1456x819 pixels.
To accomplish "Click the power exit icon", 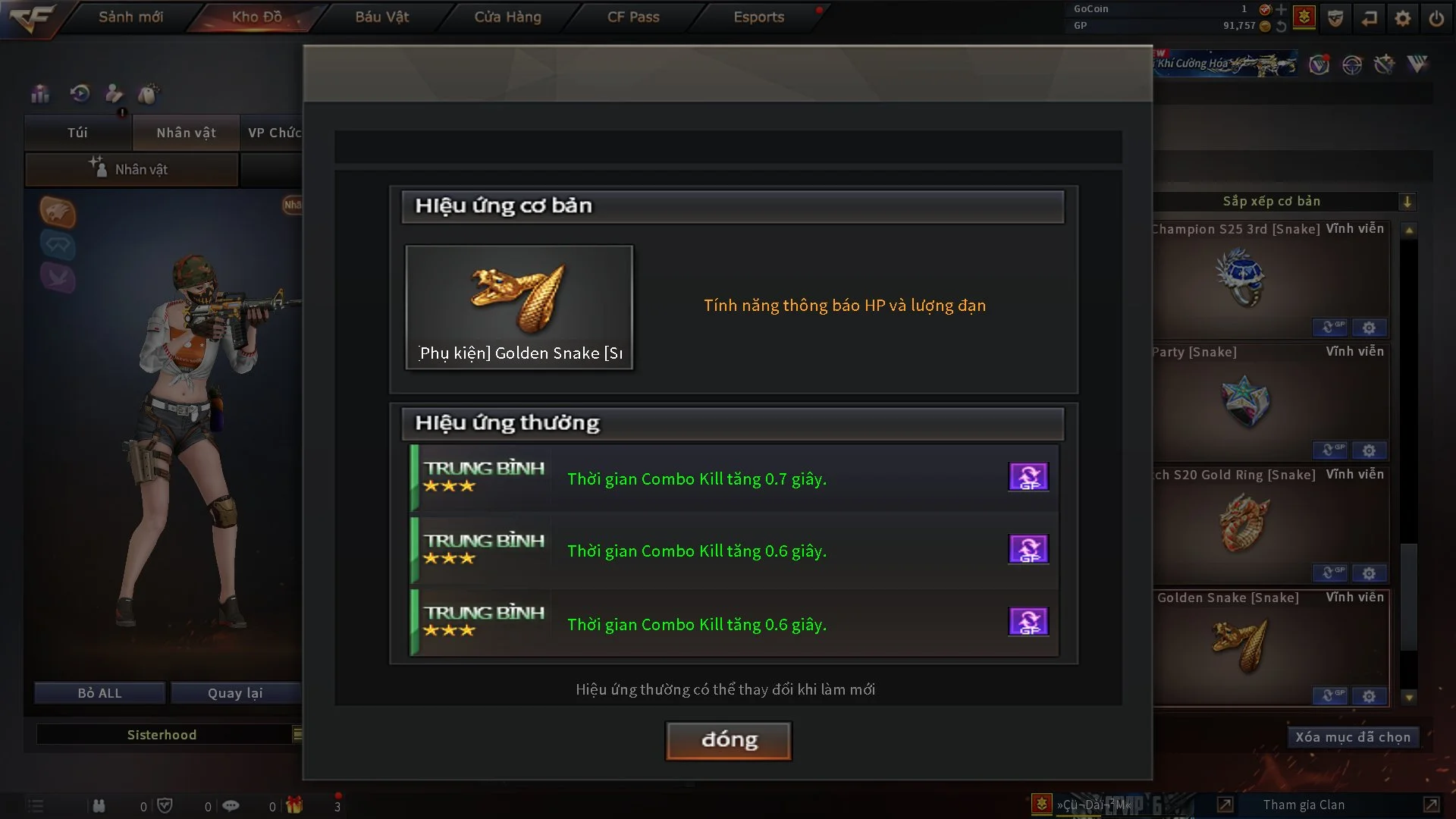I will click(x=1436, y=18).
